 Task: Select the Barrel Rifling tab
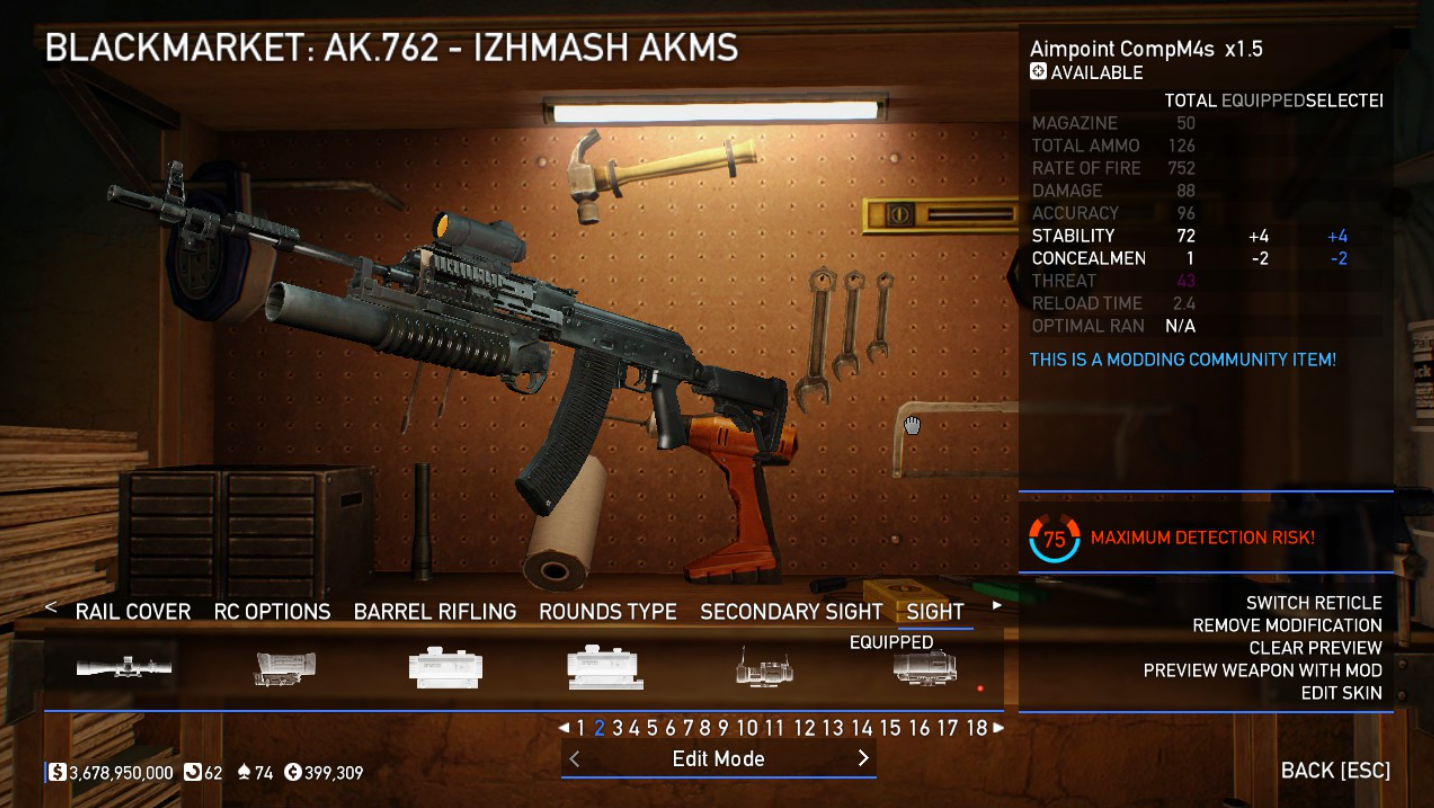(x=435, y=612)
